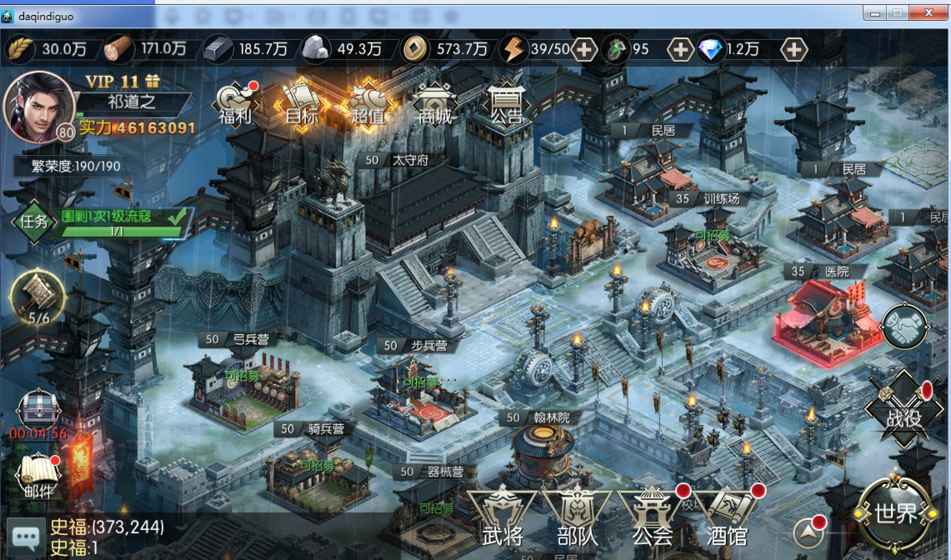This screenshot has width=951, height=560.
Task: Click the player avatar portrait
Action: click(x=39, y=105)
